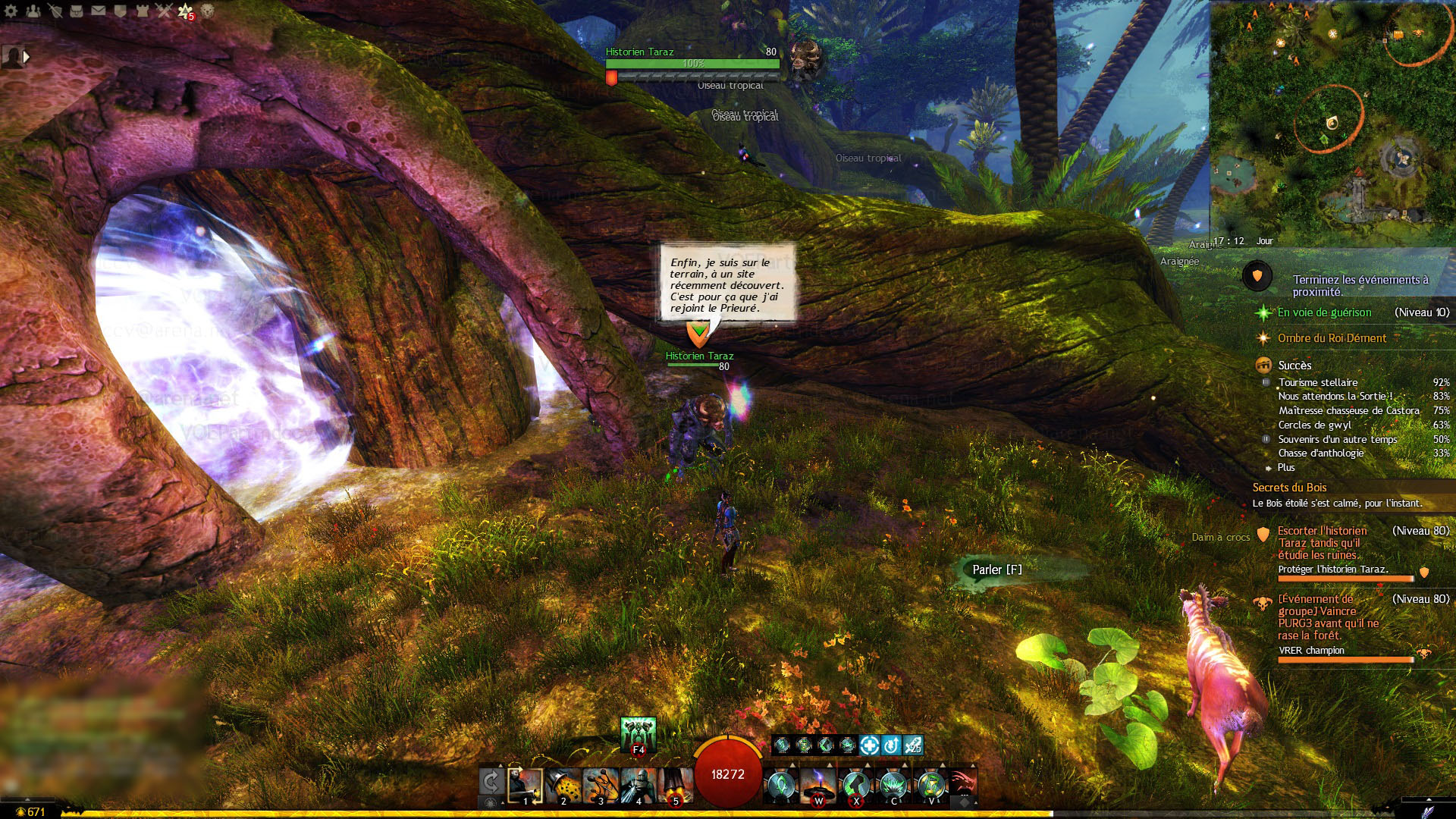
Task: Click the minimap
Action: pyautogui.click(x=1331, y=121)
